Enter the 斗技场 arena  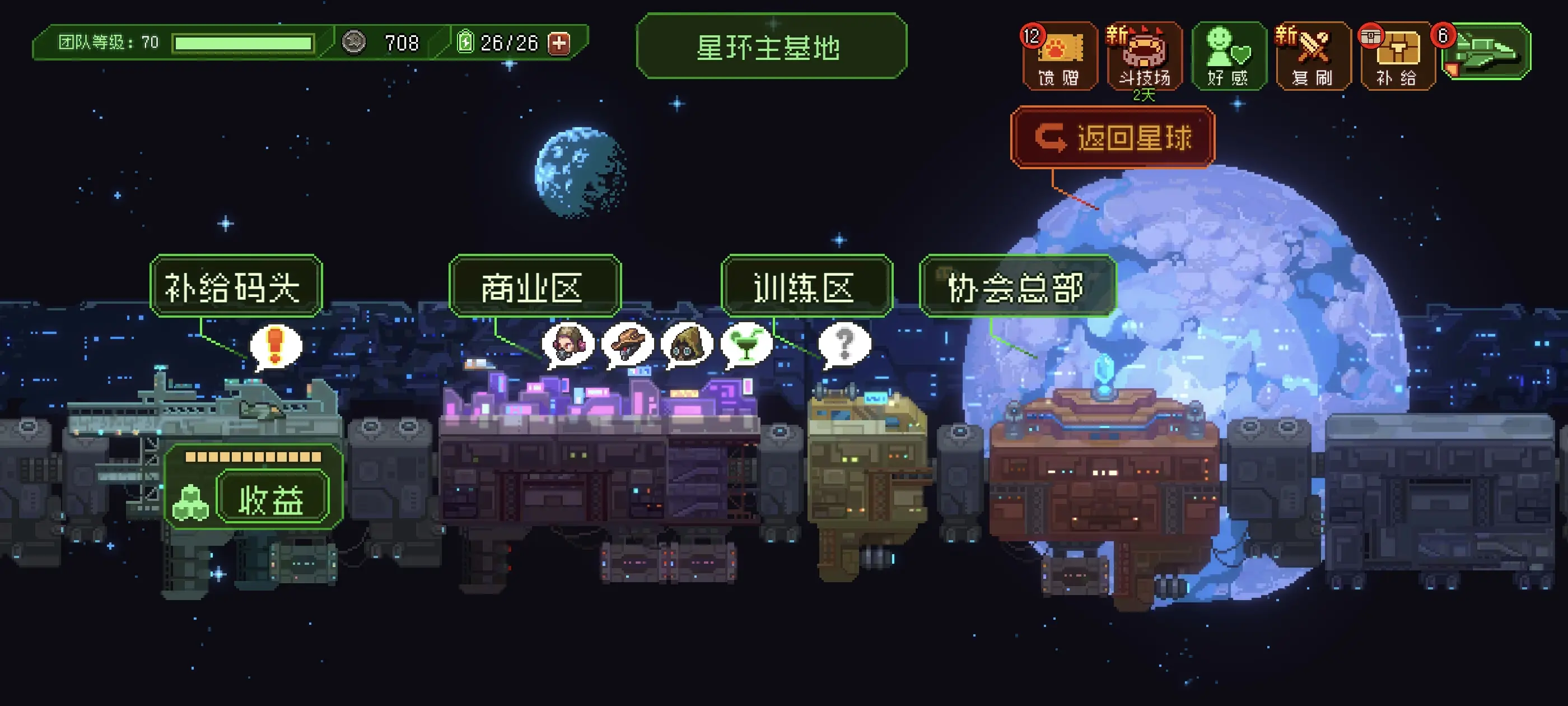tap(1144, 56)
